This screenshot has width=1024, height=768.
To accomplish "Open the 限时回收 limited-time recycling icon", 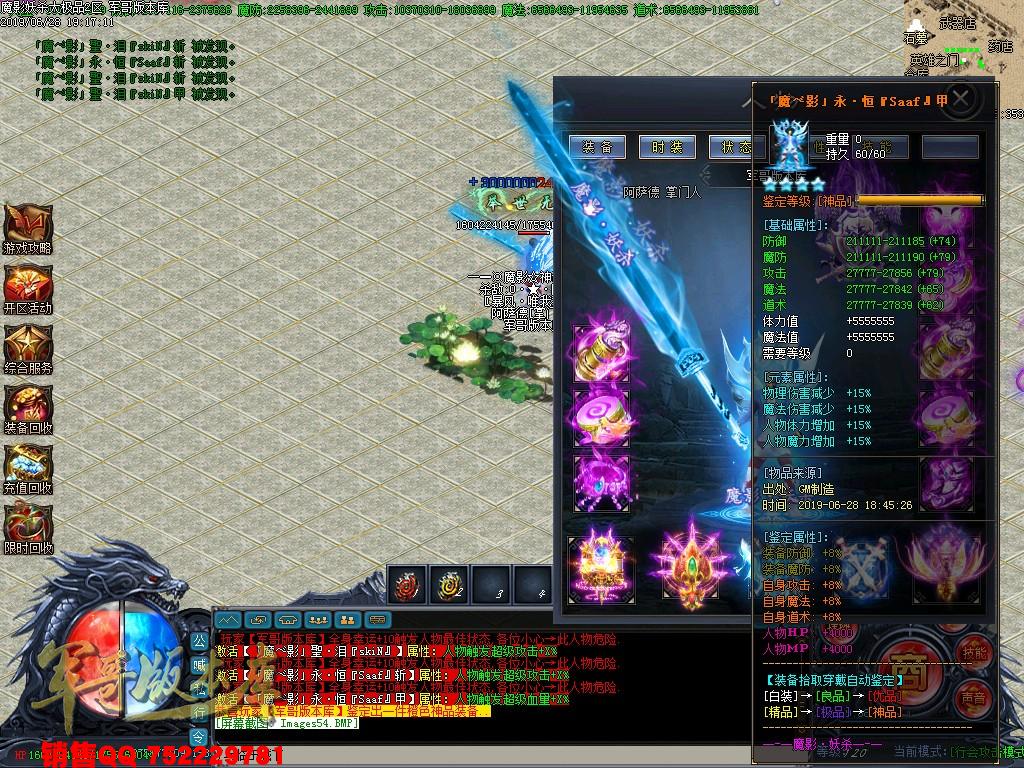I will (27, 526).
